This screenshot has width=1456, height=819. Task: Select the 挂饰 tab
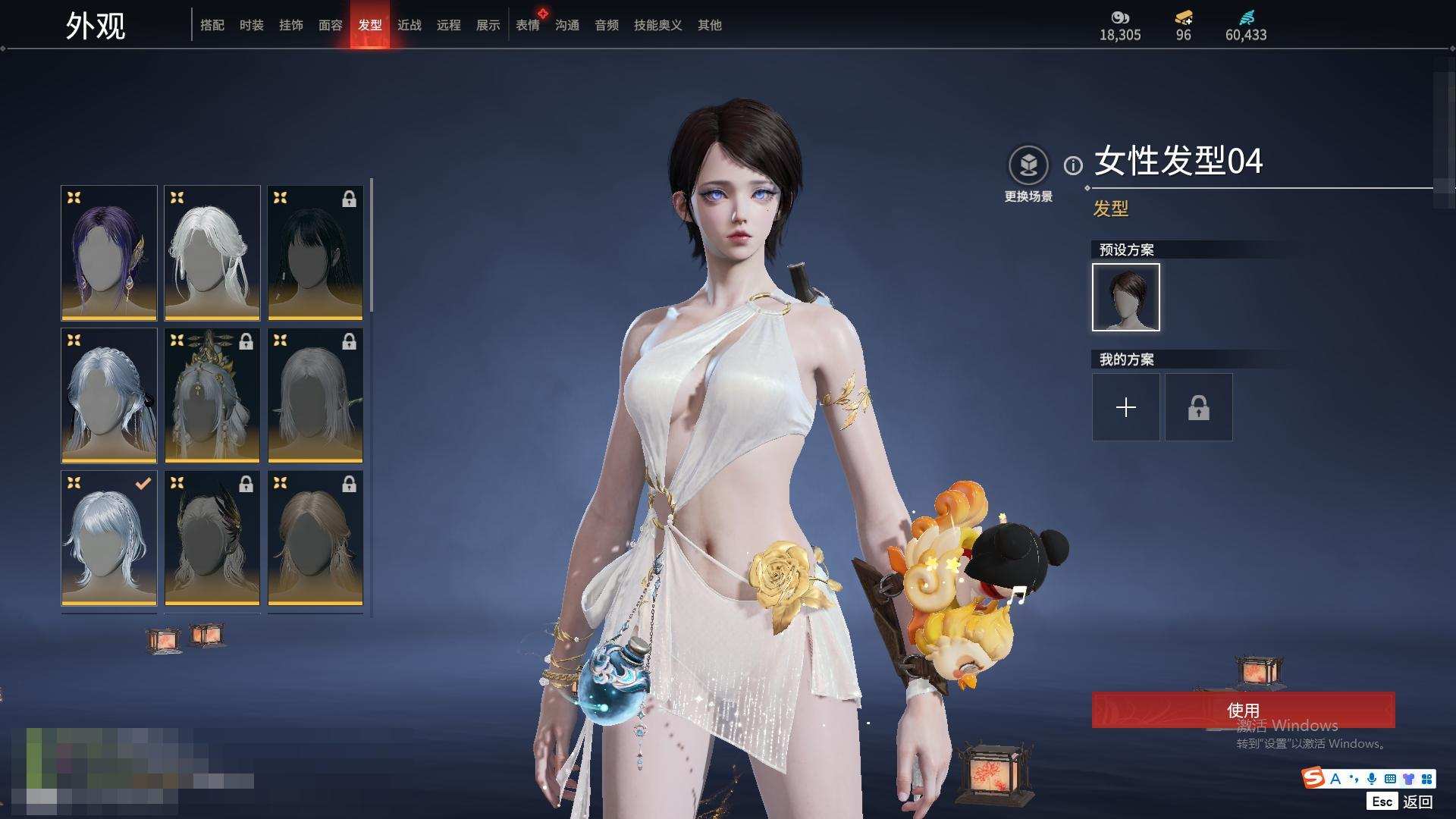point(291,26)
